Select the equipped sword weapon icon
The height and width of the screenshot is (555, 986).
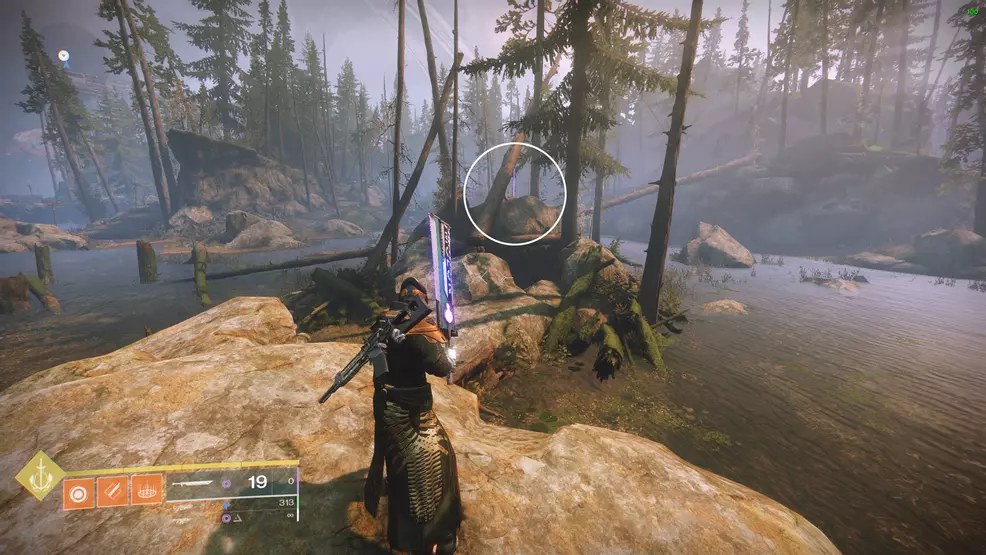point(192,483)
